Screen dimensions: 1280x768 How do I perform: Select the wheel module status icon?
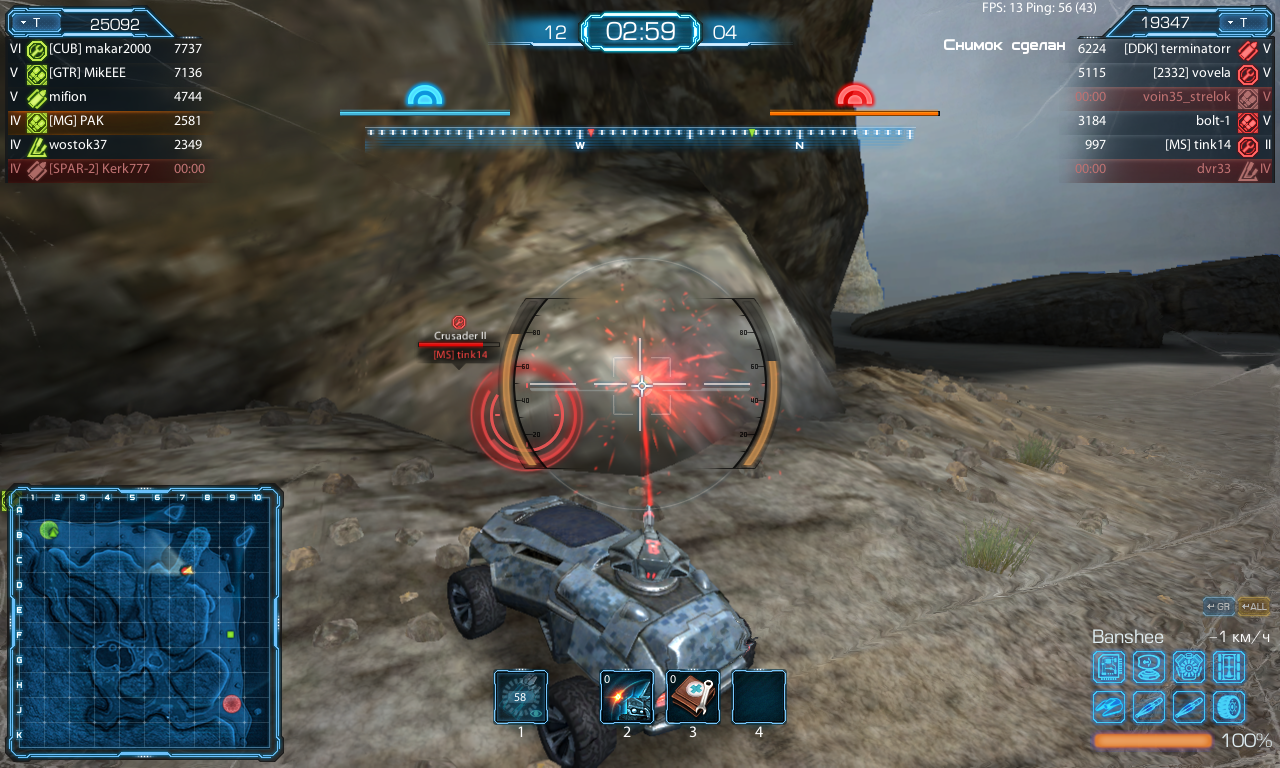1229,706
